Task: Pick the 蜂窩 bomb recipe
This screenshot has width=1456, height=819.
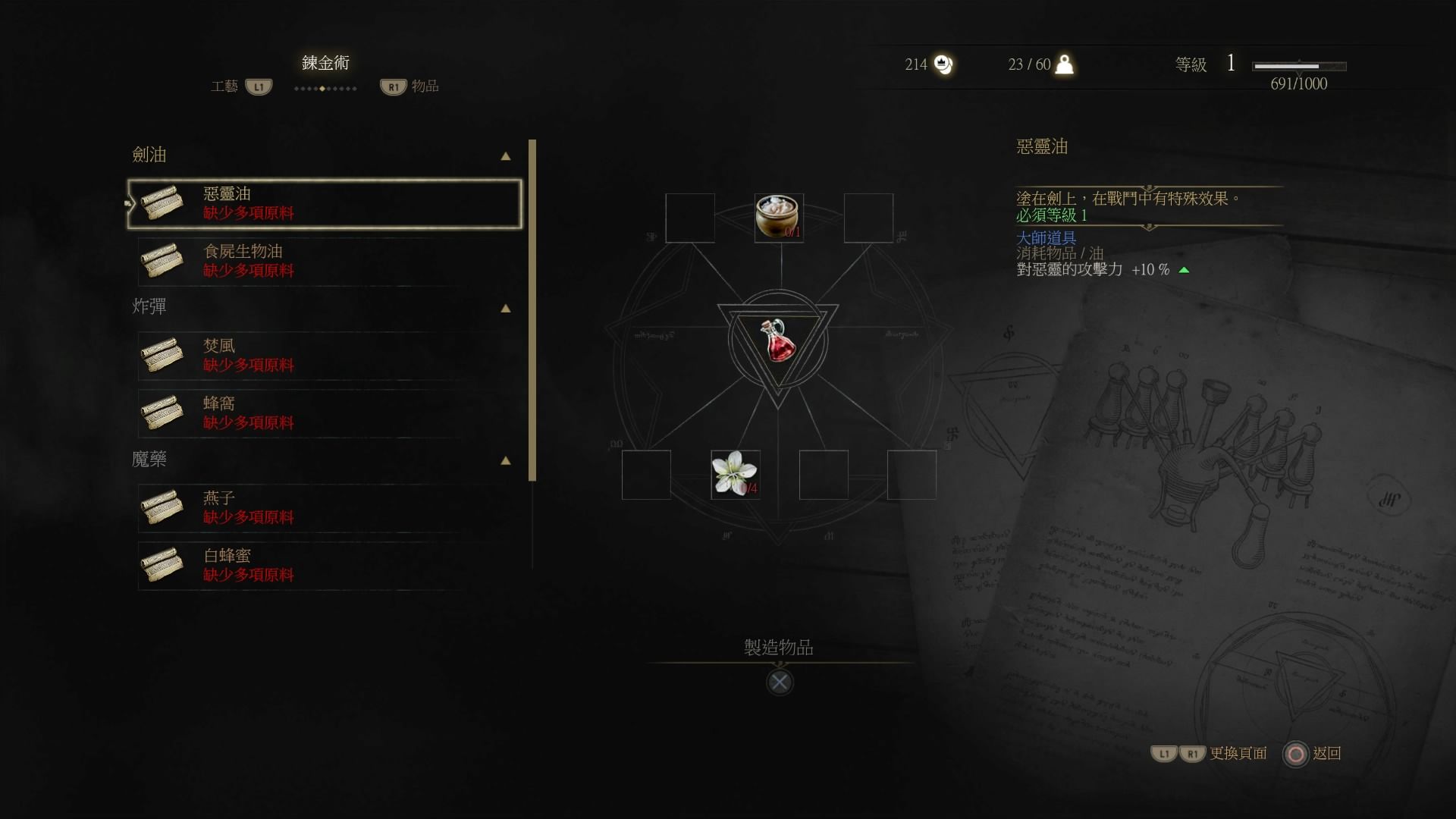Action: 325,413
